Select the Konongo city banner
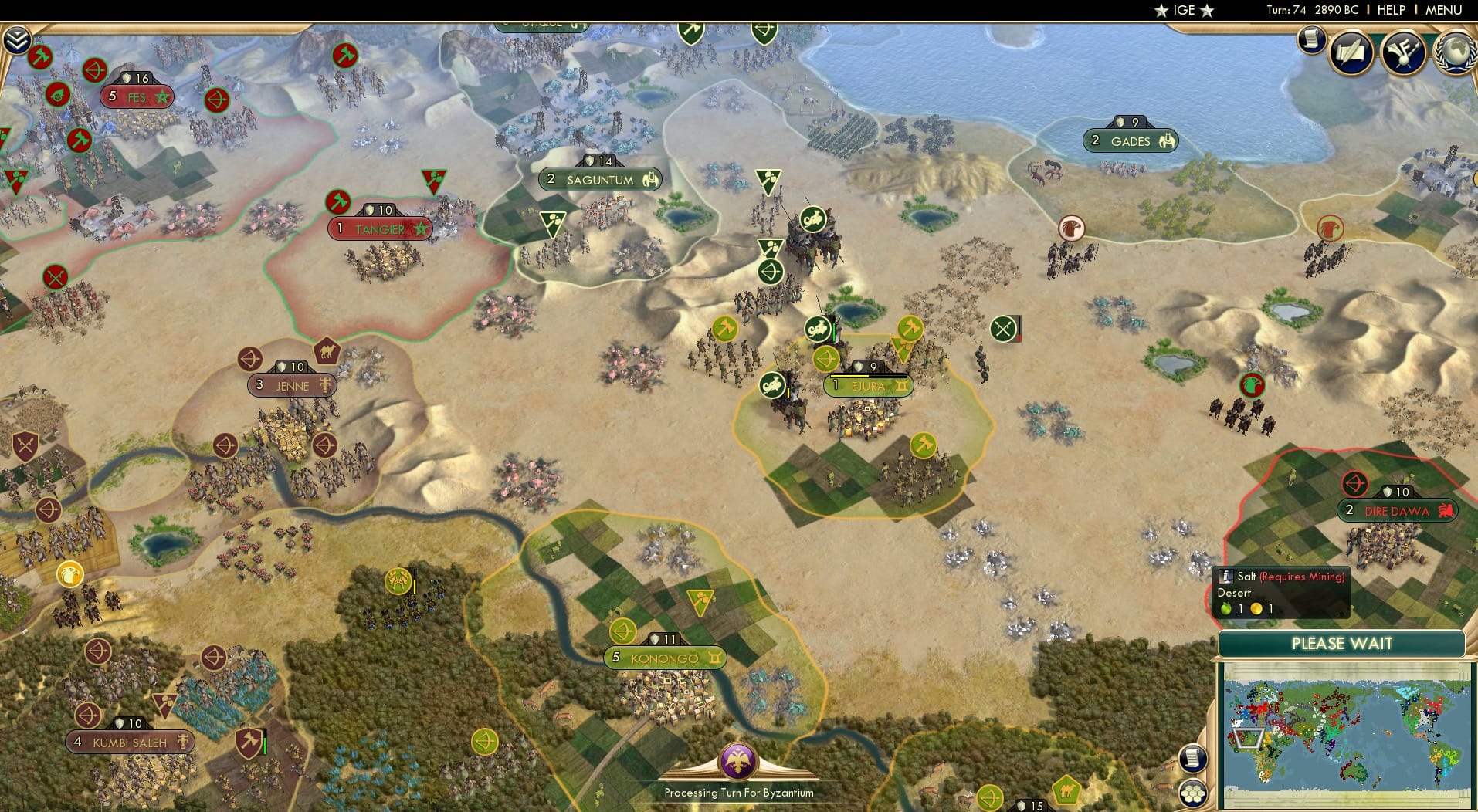The height and width of the screenshot is (812, 1478). (x=664, y=658)
